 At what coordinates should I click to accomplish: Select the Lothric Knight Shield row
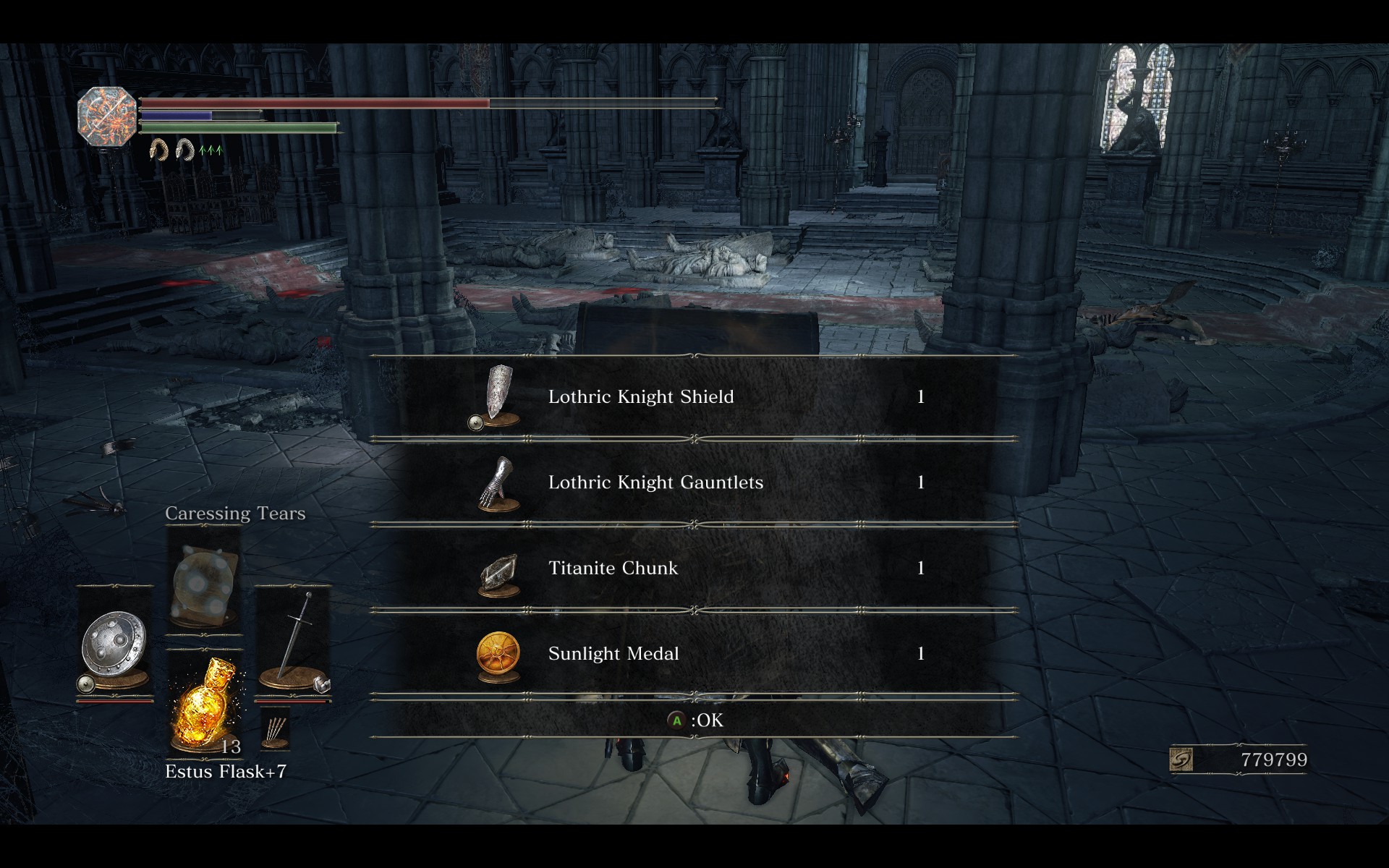tap(693, 397)
